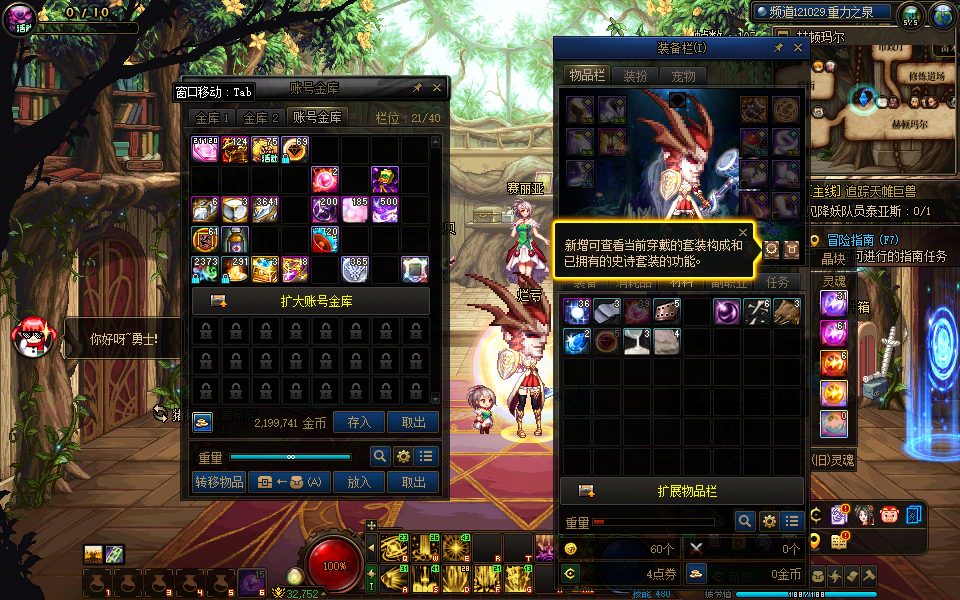Switch to the 装扮 avatar tab
Image resolution: width=960 pixels, height=600 pixels.
635,76
